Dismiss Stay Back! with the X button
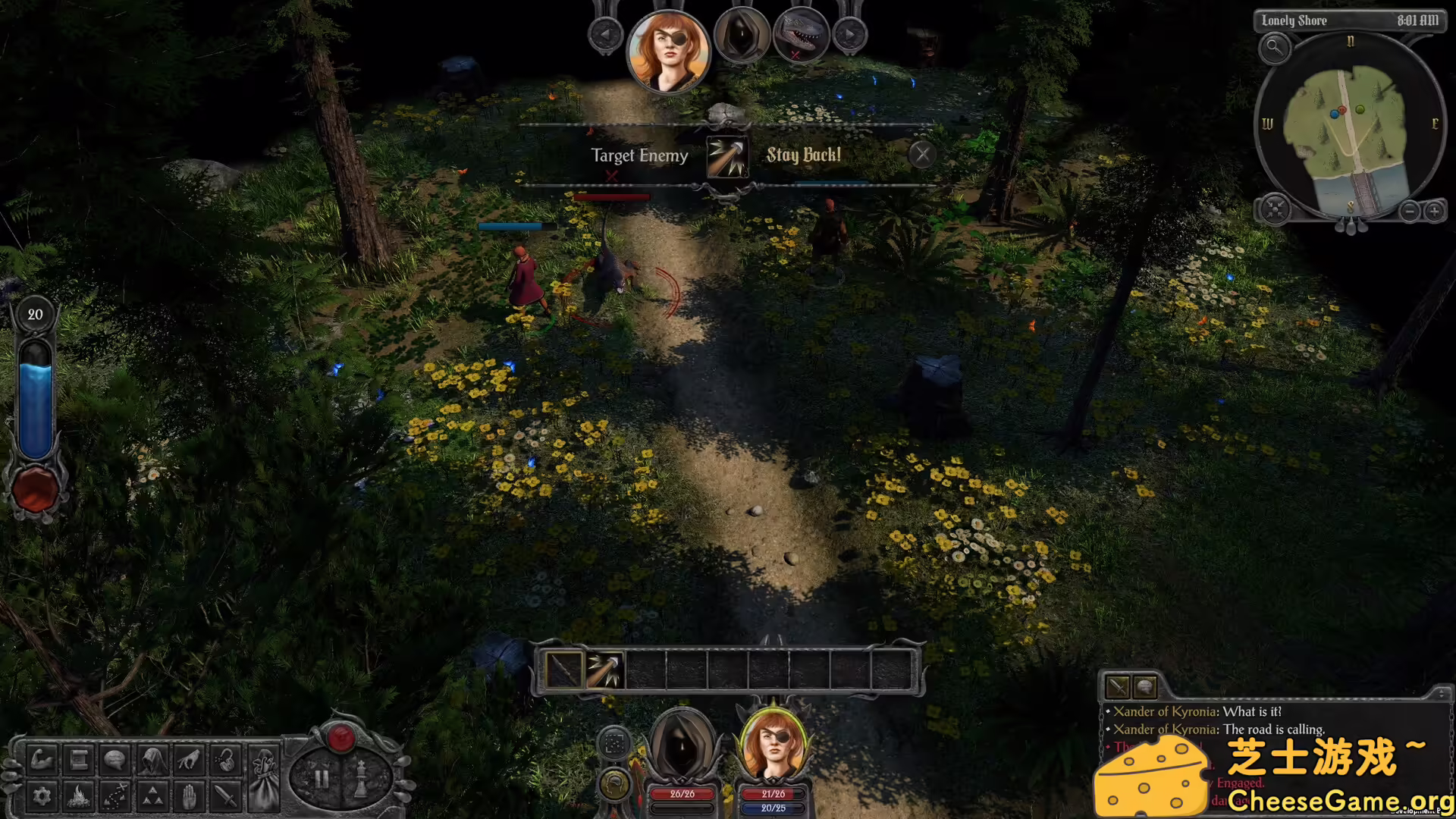 coord(924,154)
